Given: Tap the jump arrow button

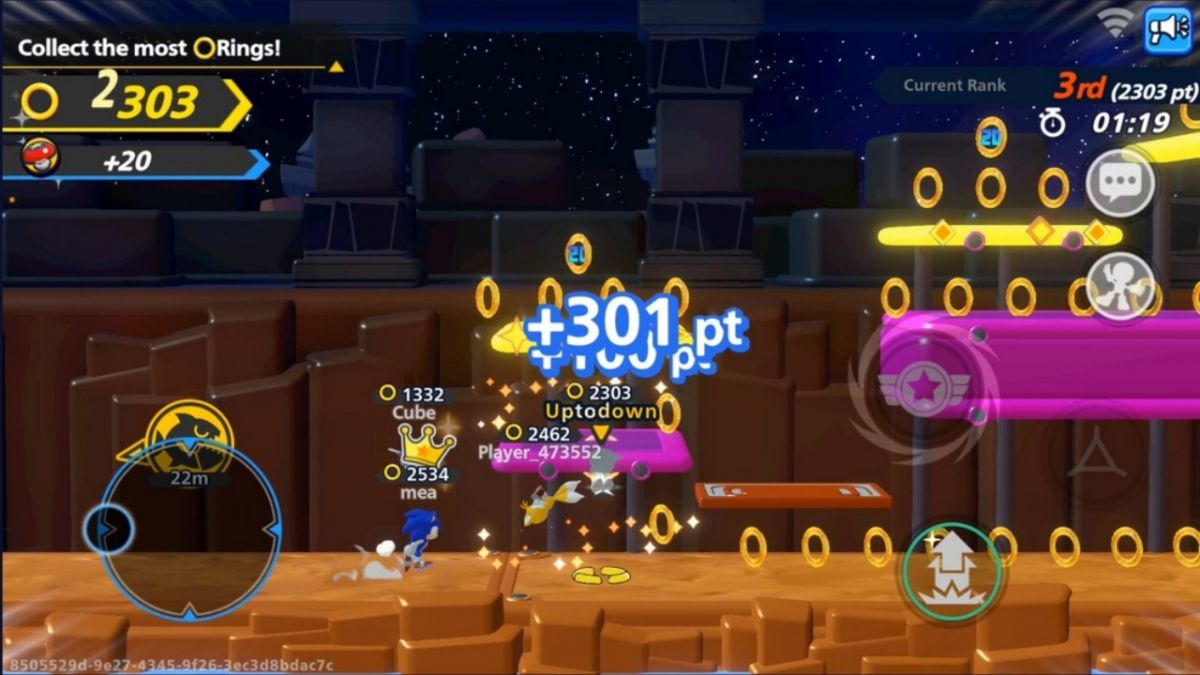Looking at the screenshot, I should tap(949, 570).
